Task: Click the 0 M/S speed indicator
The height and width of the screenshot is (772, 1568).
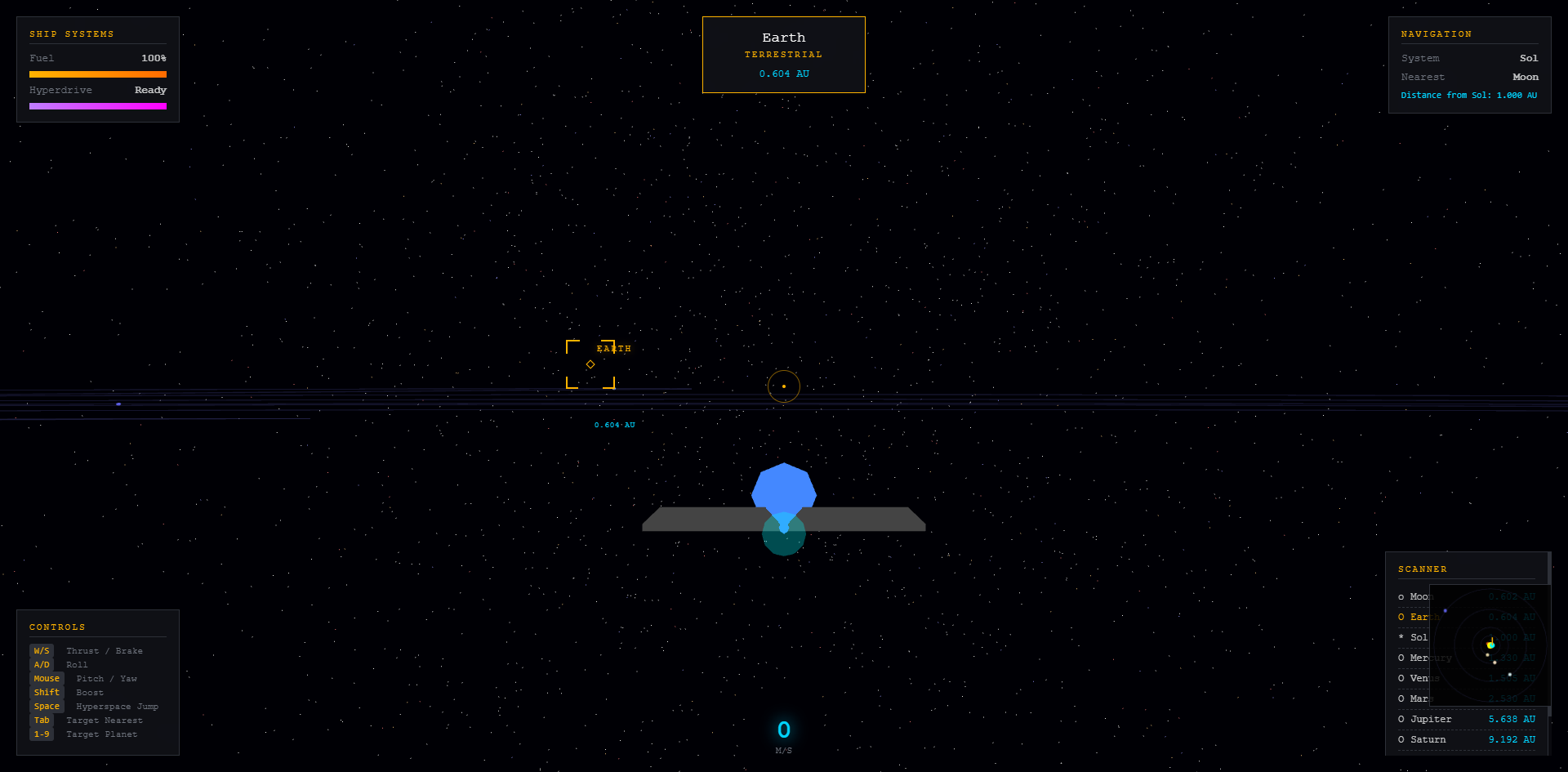Action: [x=783, y=730]
